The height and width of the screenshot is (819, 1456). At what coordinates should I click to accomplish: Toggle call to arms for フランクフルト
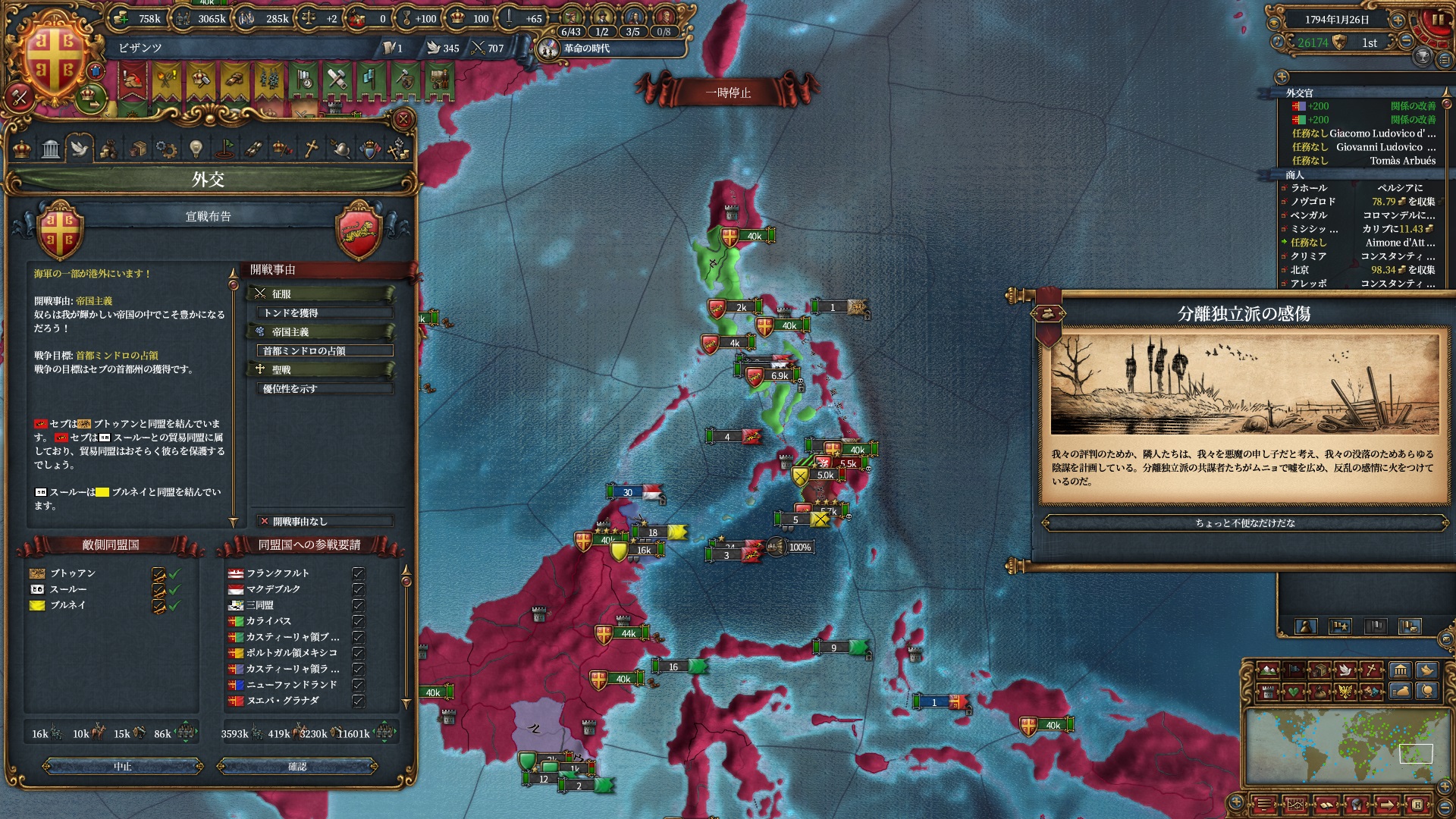pyautogui.click(x=358, y=573)
